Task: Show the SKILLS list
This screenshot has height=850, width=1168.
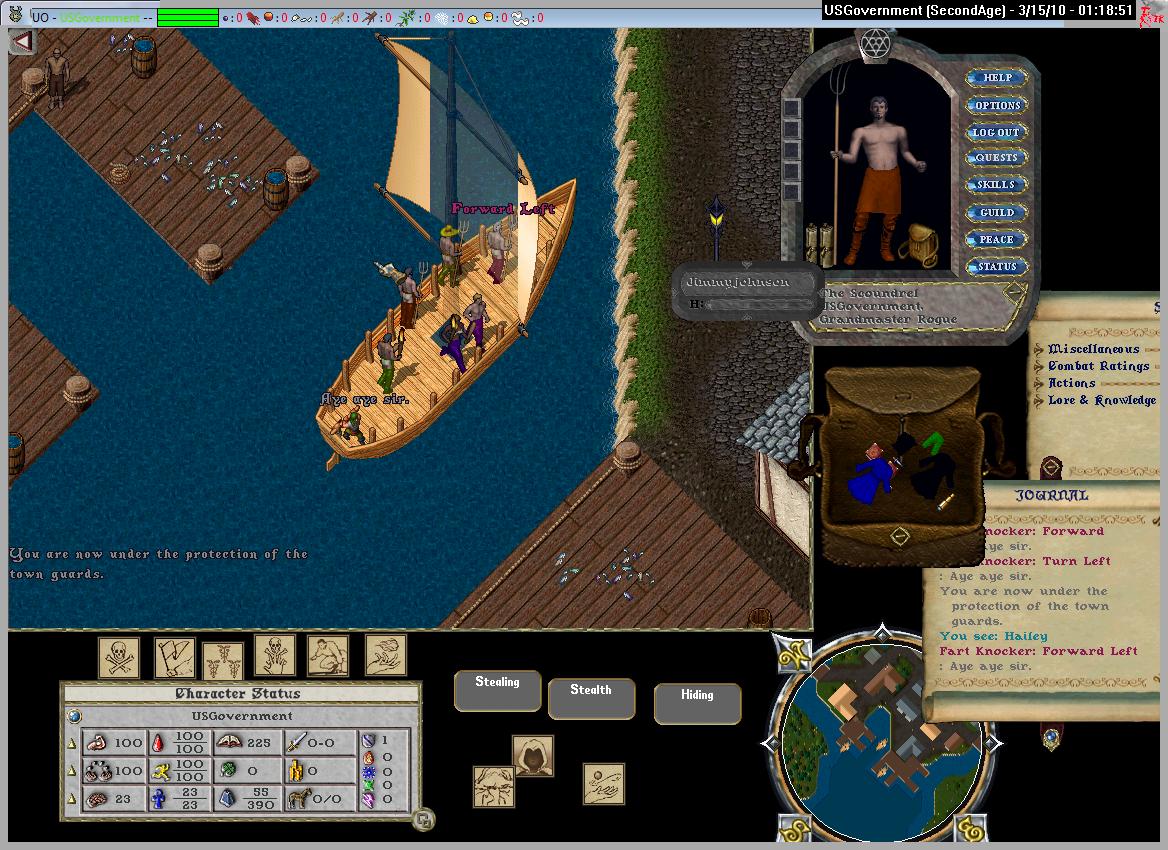Action: [995, 185]
